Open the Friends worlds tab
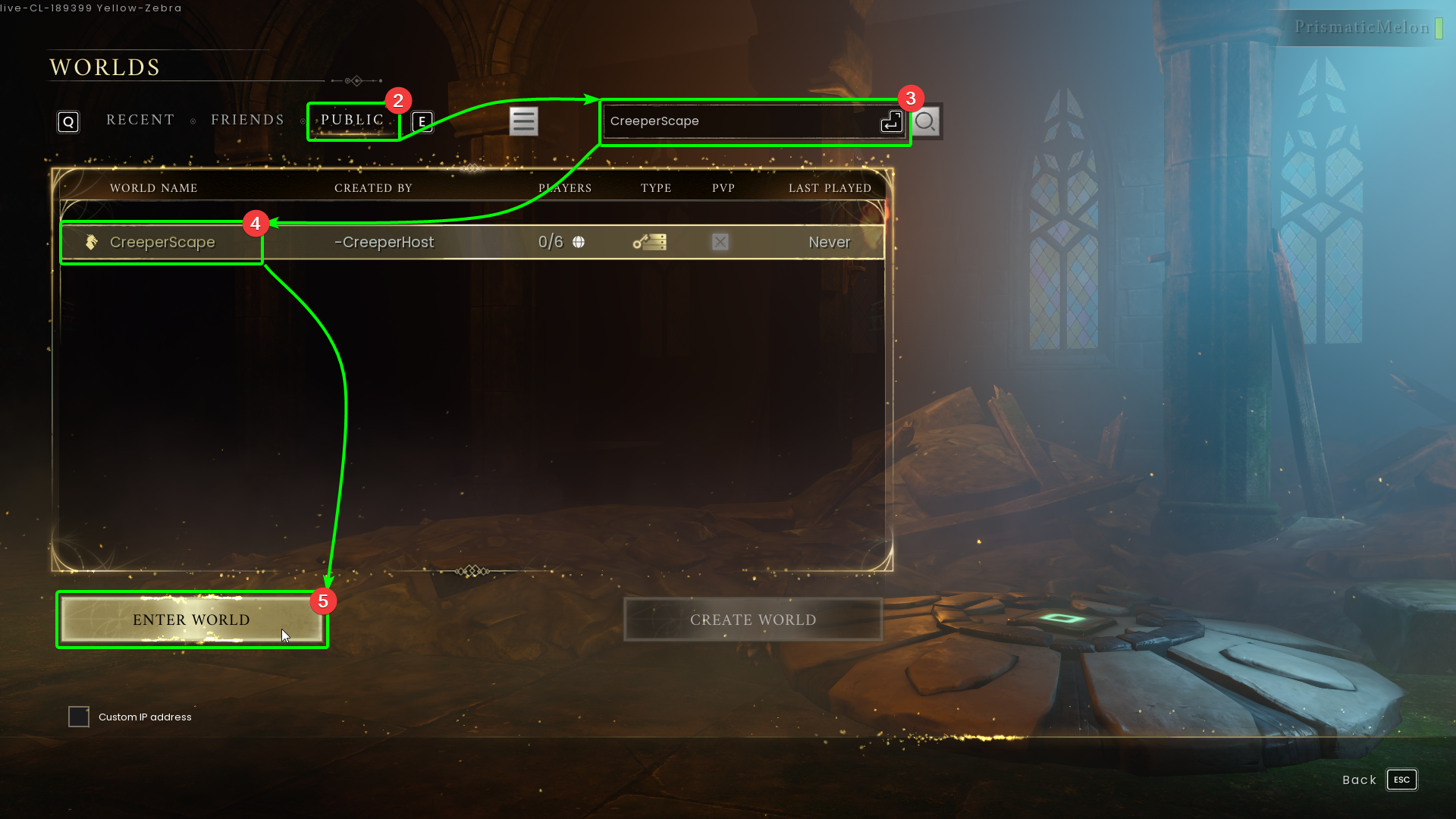The image size is (1456, 819). (247, 120)
